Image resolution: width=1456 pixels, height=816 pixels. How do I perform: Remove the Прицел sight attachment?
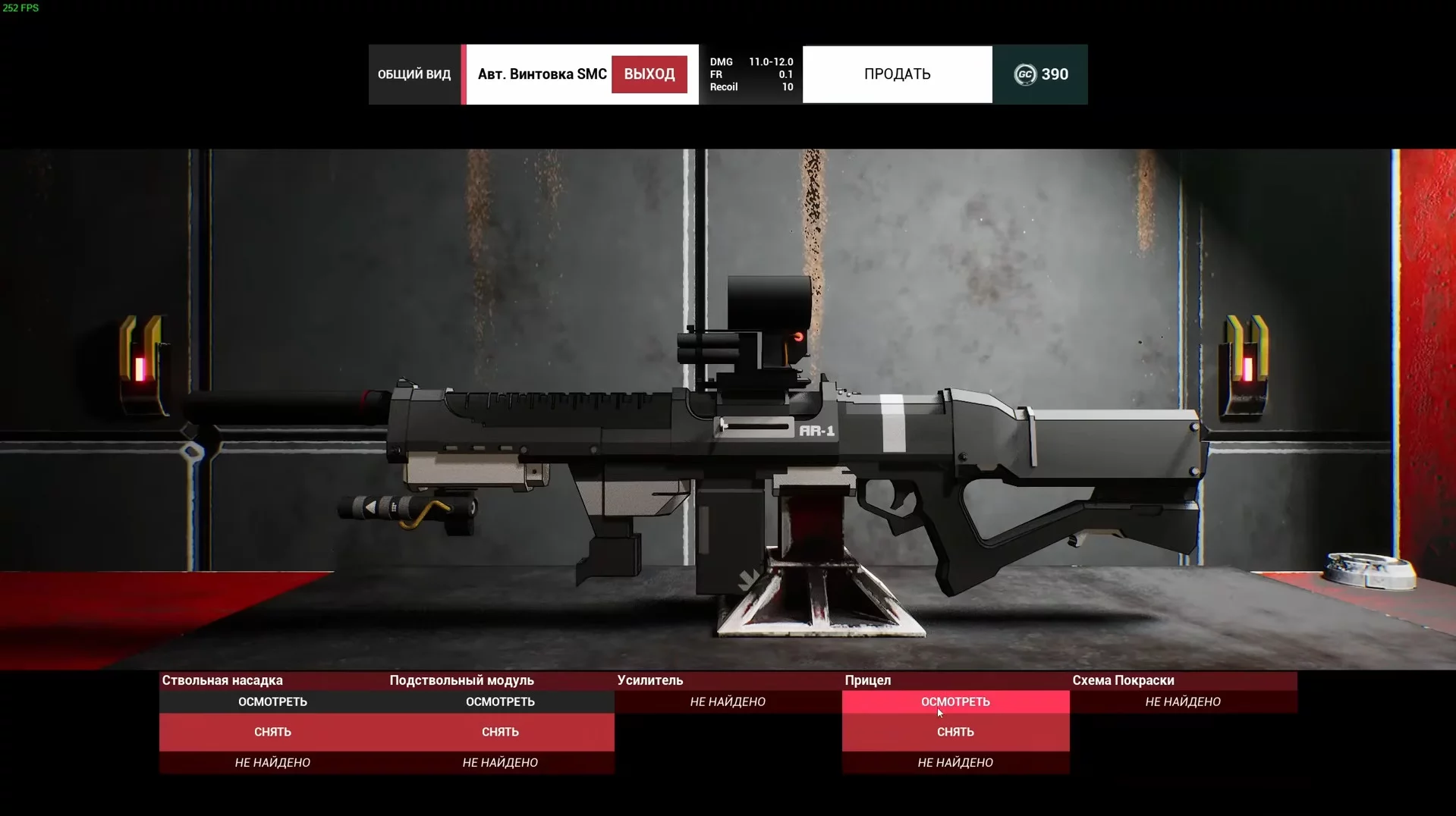pyautogui.click(x=955, y=732)
